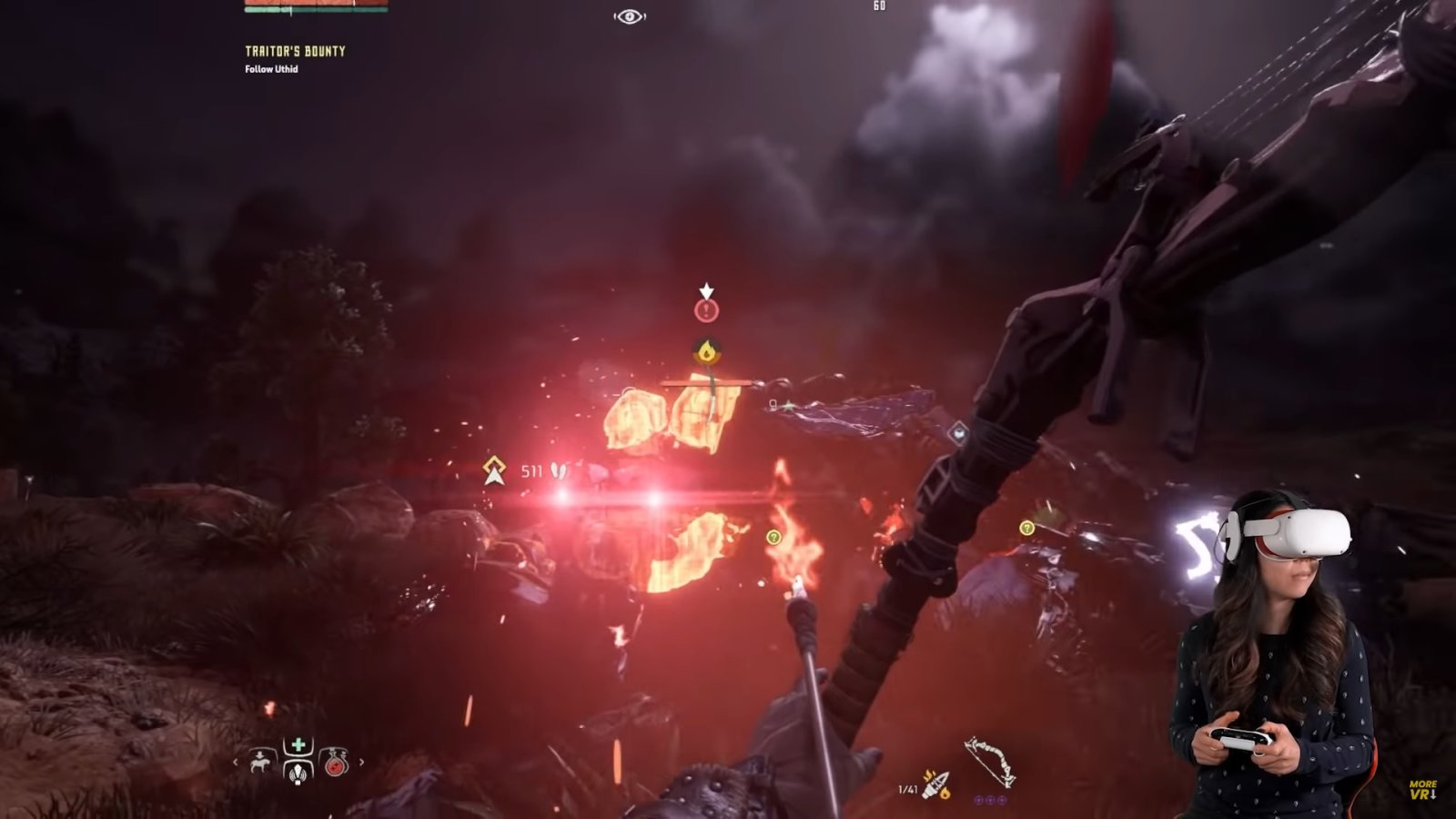Viewport: 1456px width, 819px height.
Task: Cycle items with the right chevron arrow
Action: pyautogui.click(x=361, y=762)
